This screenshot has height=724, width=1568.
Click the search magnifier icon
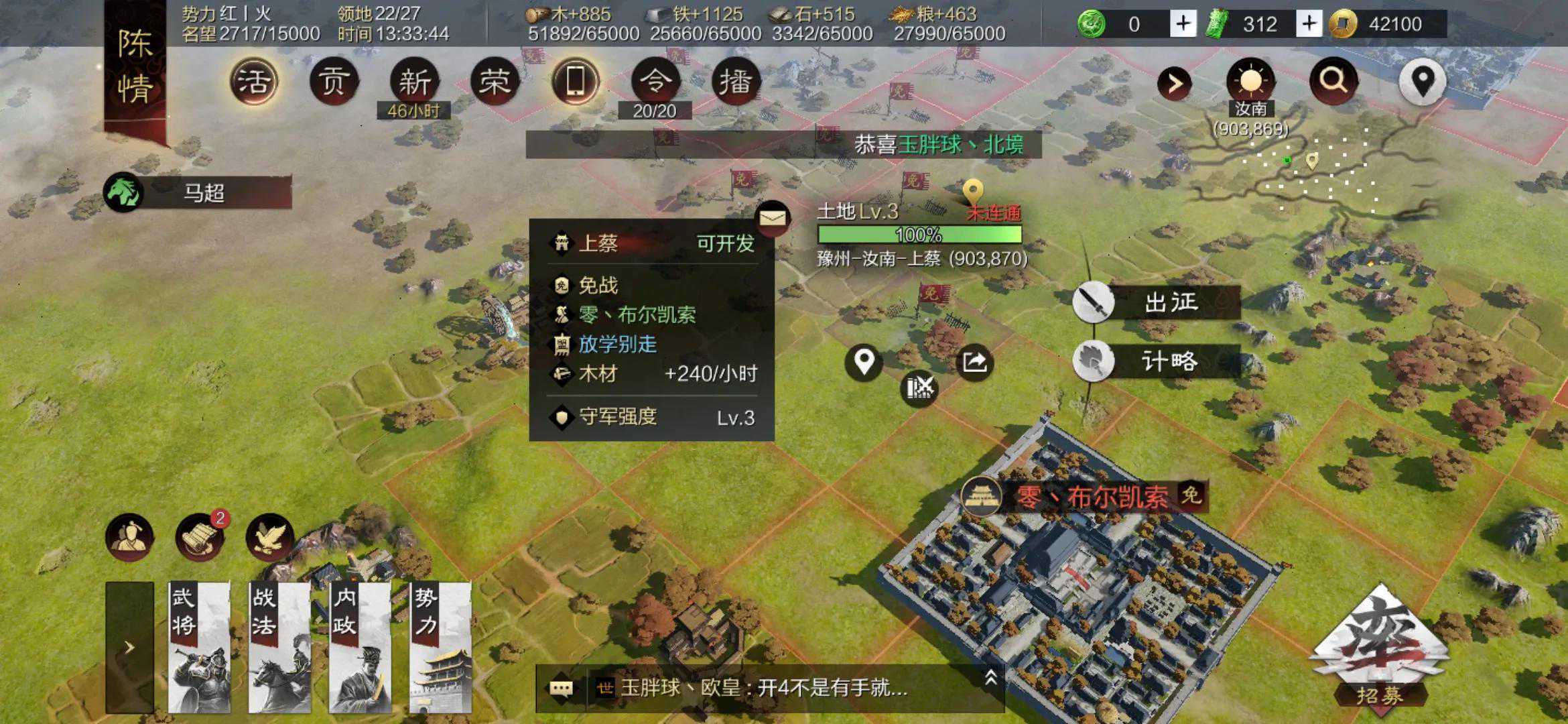coord(1333,80)
